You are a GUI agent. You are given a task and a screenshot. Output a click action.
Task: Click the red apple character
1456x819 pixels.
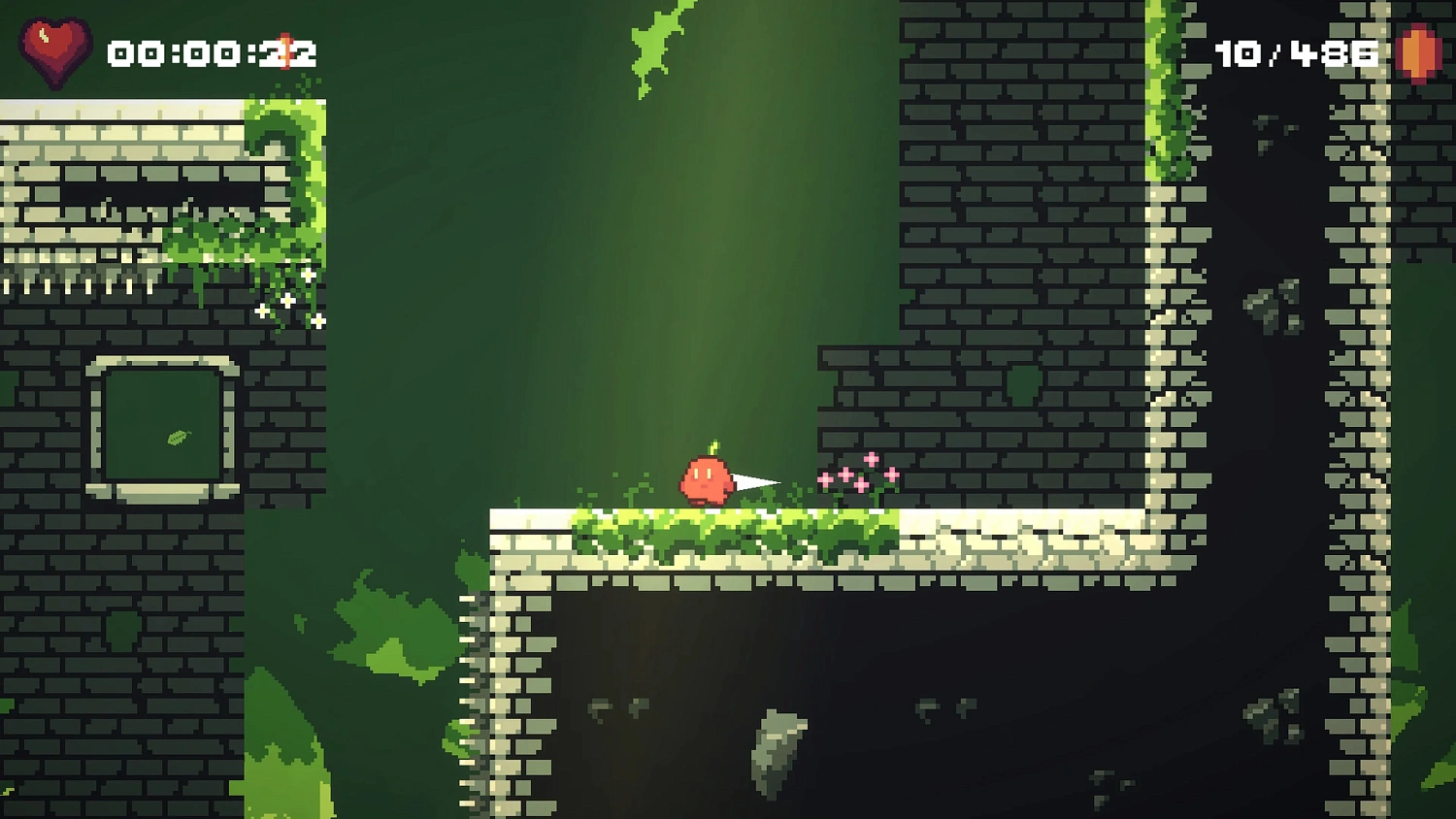click(706, 479)
